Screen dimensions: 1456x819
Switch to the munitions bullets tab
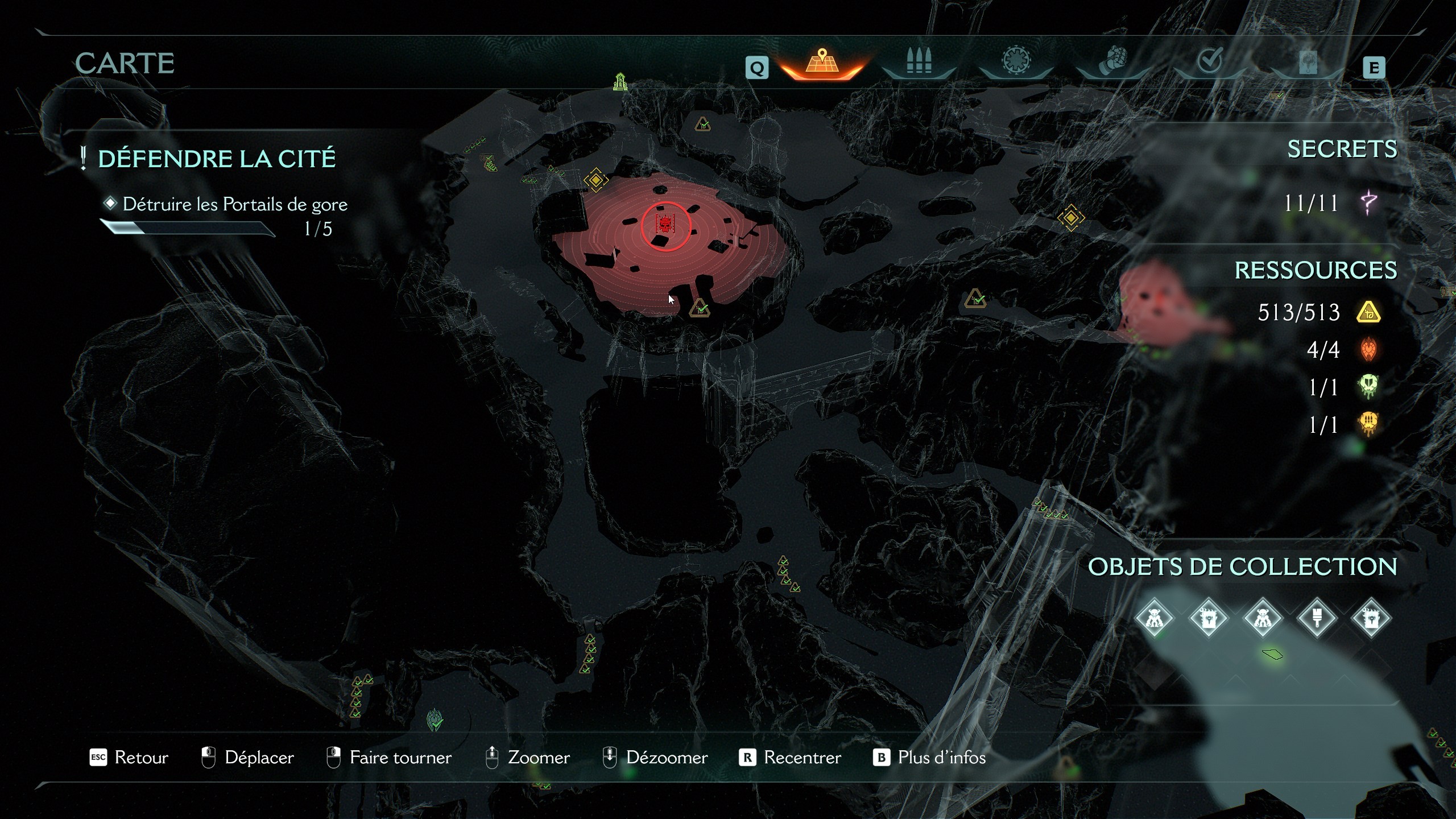coord(918,60)
